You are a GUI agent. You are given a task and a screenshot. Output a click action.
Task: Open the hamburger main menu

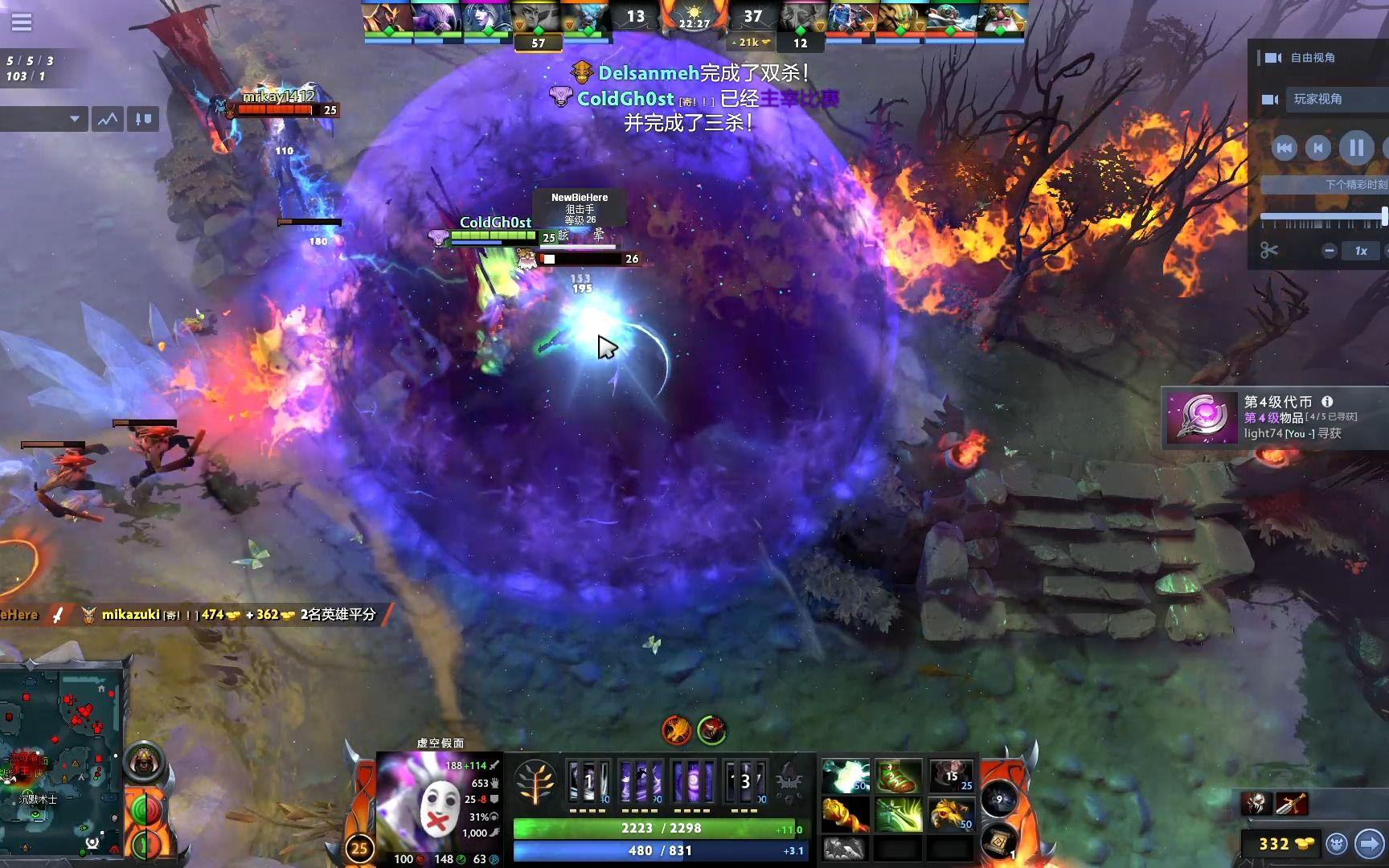pos(22,22)
